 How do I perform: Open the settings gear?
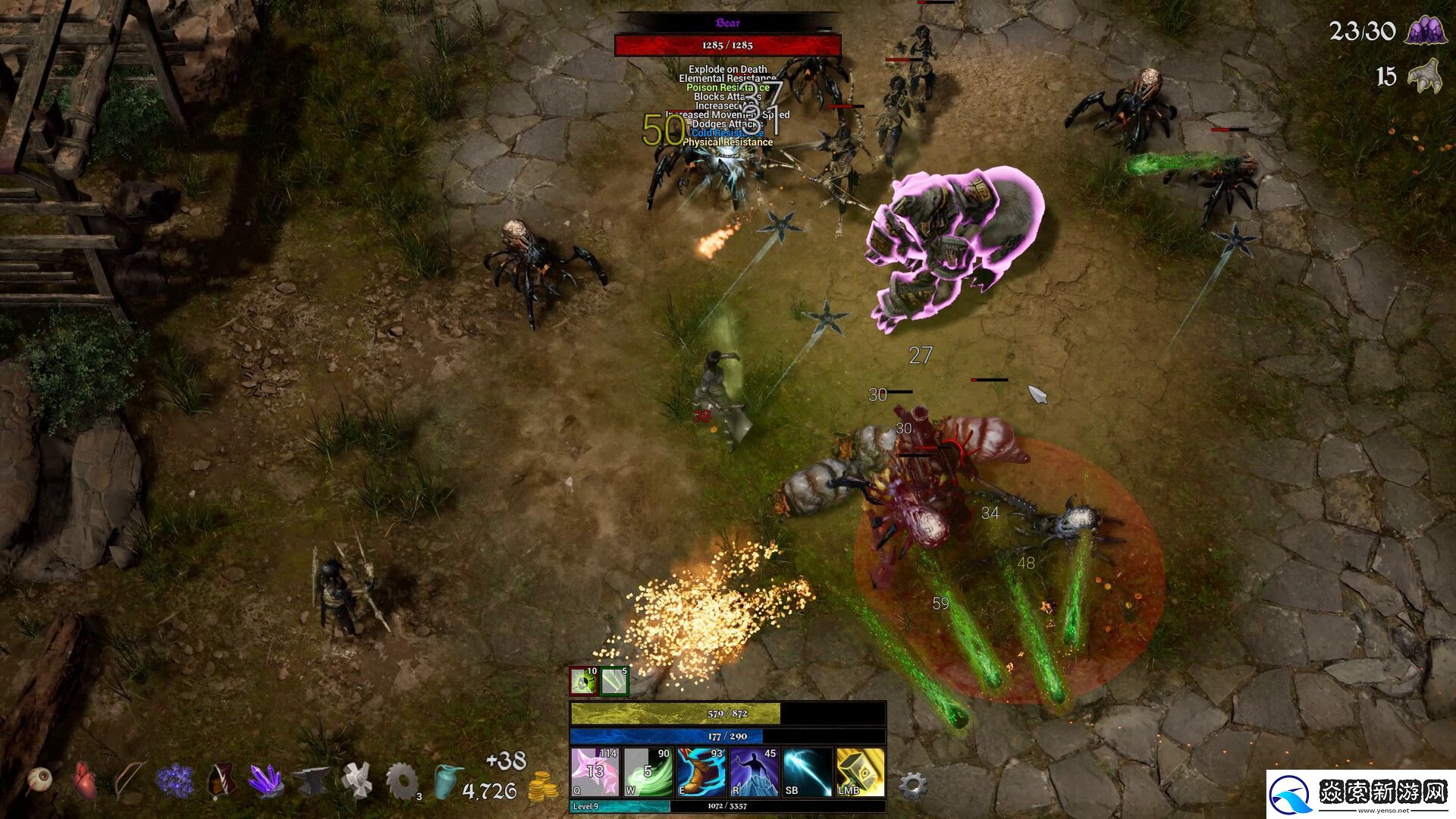[914, 784]
